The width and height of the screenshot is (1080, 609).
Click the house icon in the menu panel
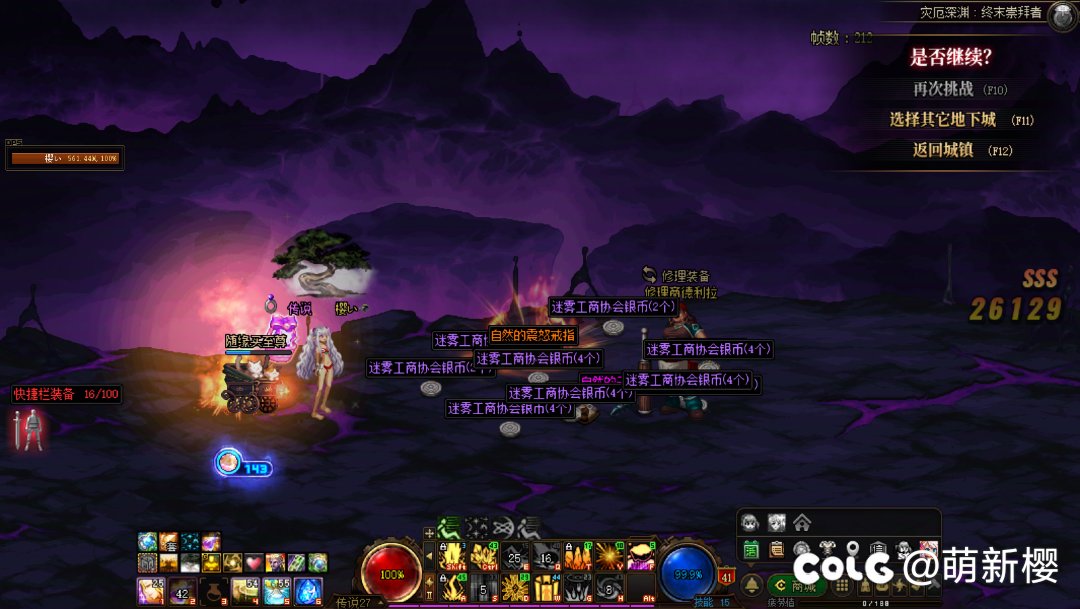(801, 523)
